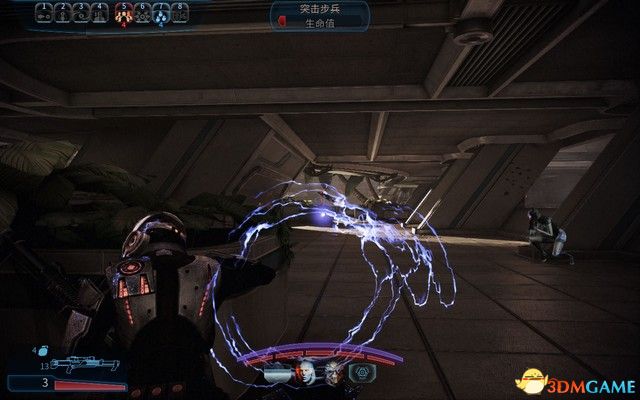Select the alien squadmate portrait
This screenshot has height=400, width=640.
[331, 372]
